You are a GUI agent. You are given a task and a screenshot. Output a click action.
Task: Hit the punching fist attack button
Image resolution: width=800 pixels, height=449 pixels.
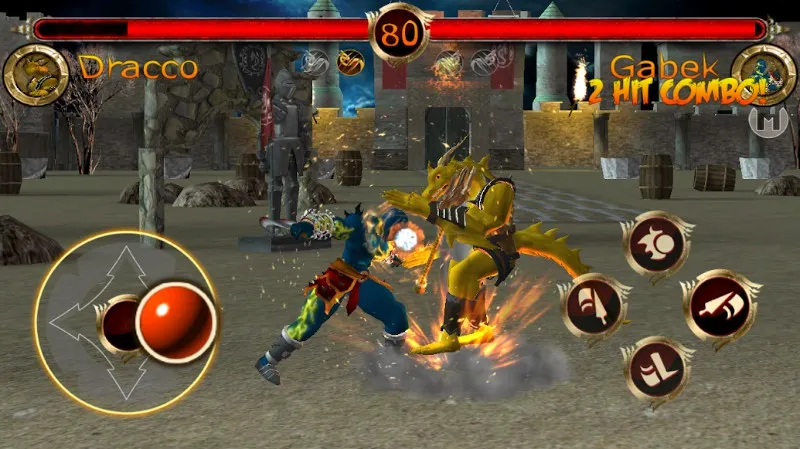coord(719,306)
